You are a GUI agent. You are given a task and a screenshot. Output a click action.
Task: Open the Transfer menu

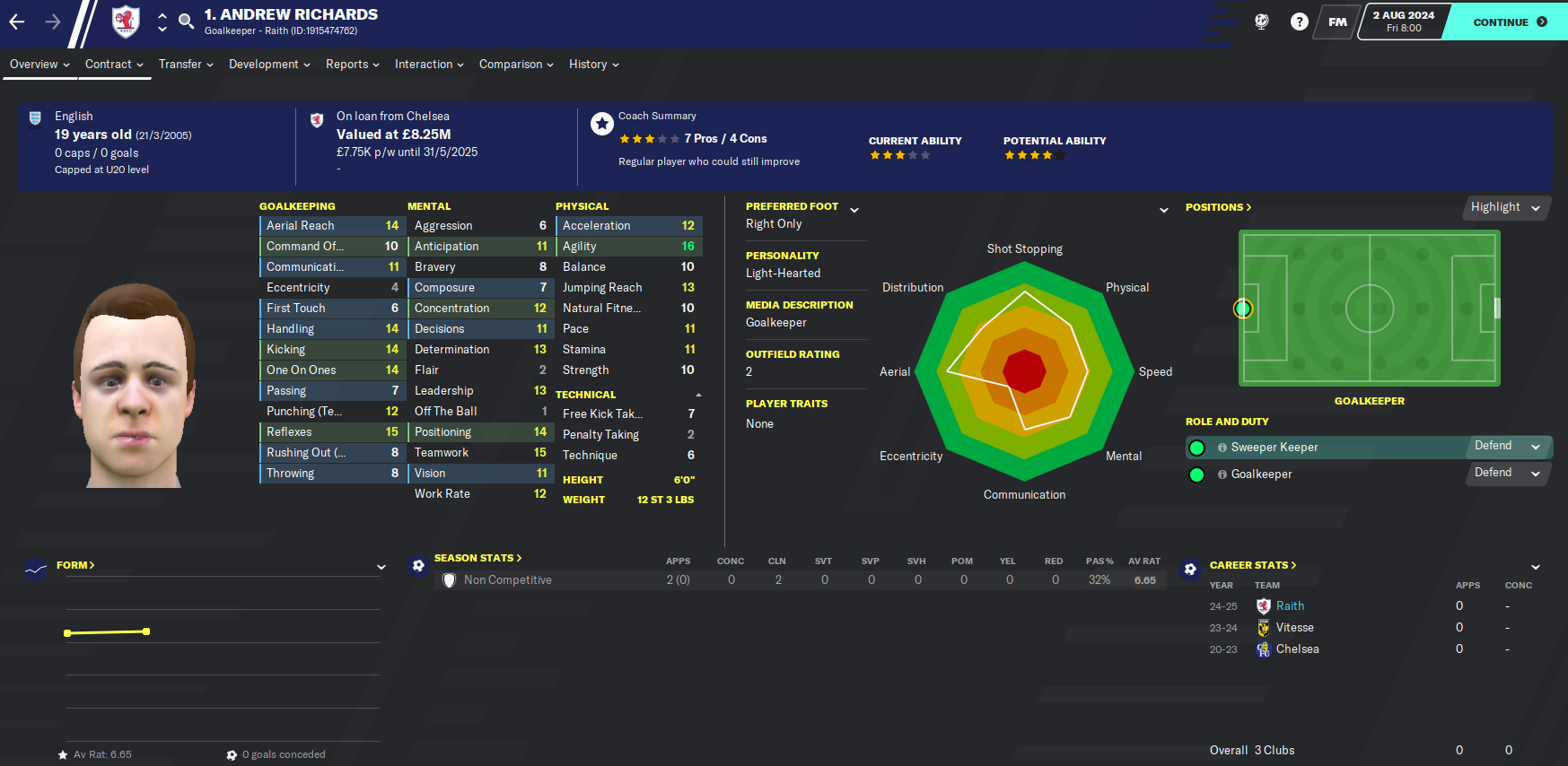186,65
